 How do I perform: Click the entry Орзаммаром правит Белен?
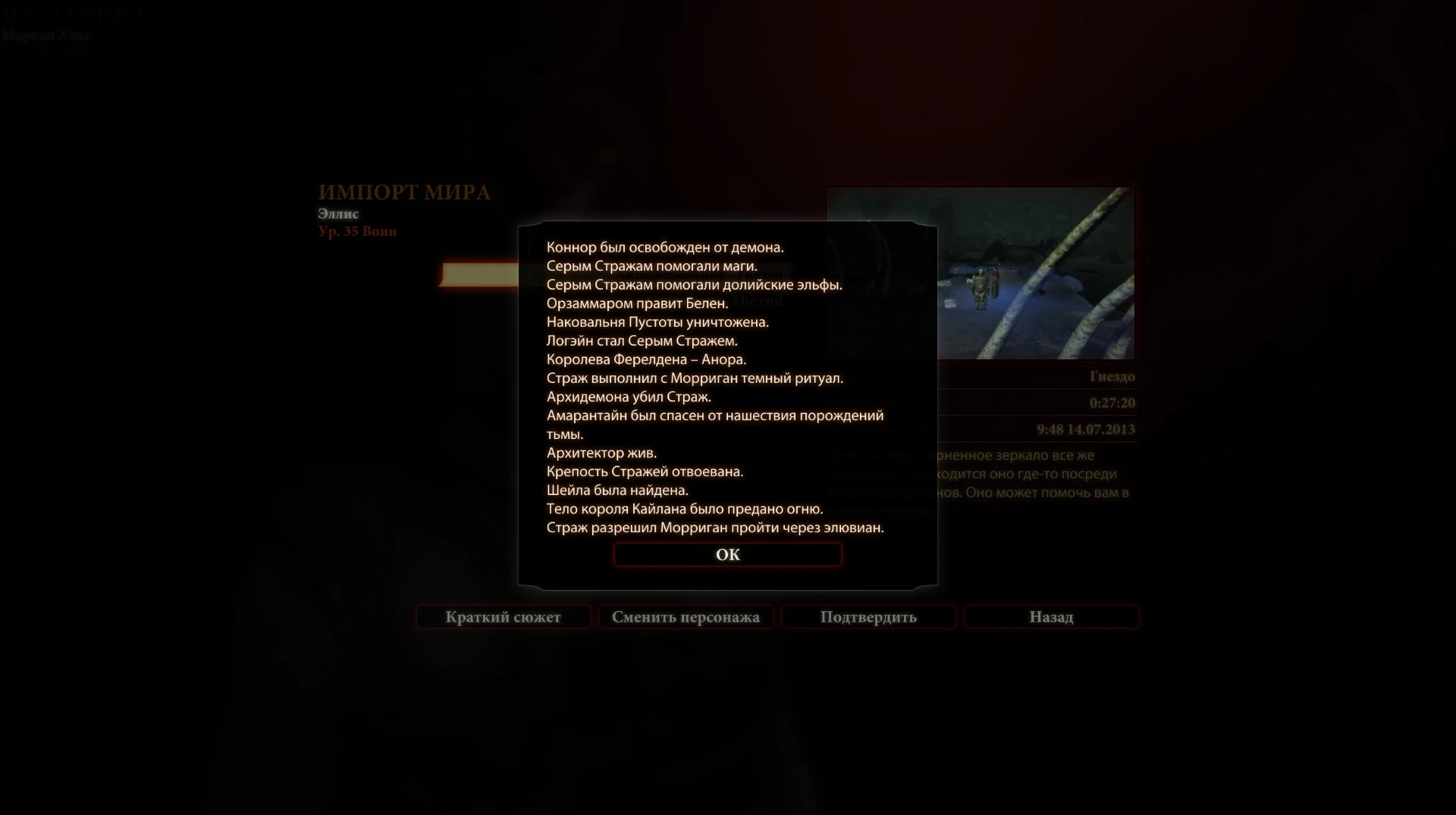click(x=637, y=303)
